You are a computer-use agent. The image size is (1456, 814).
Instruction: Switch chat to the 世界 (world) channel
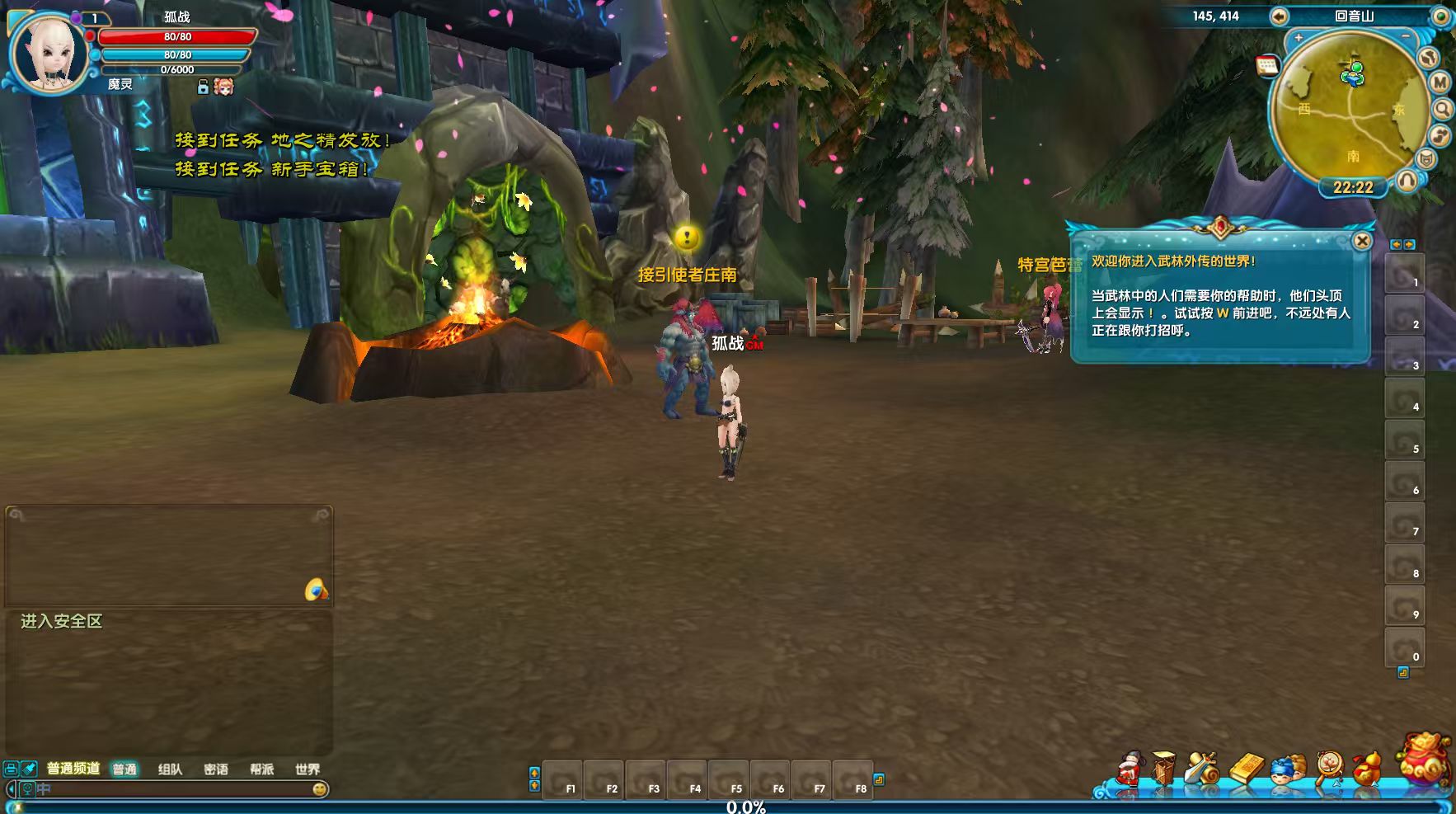[308, 769]
